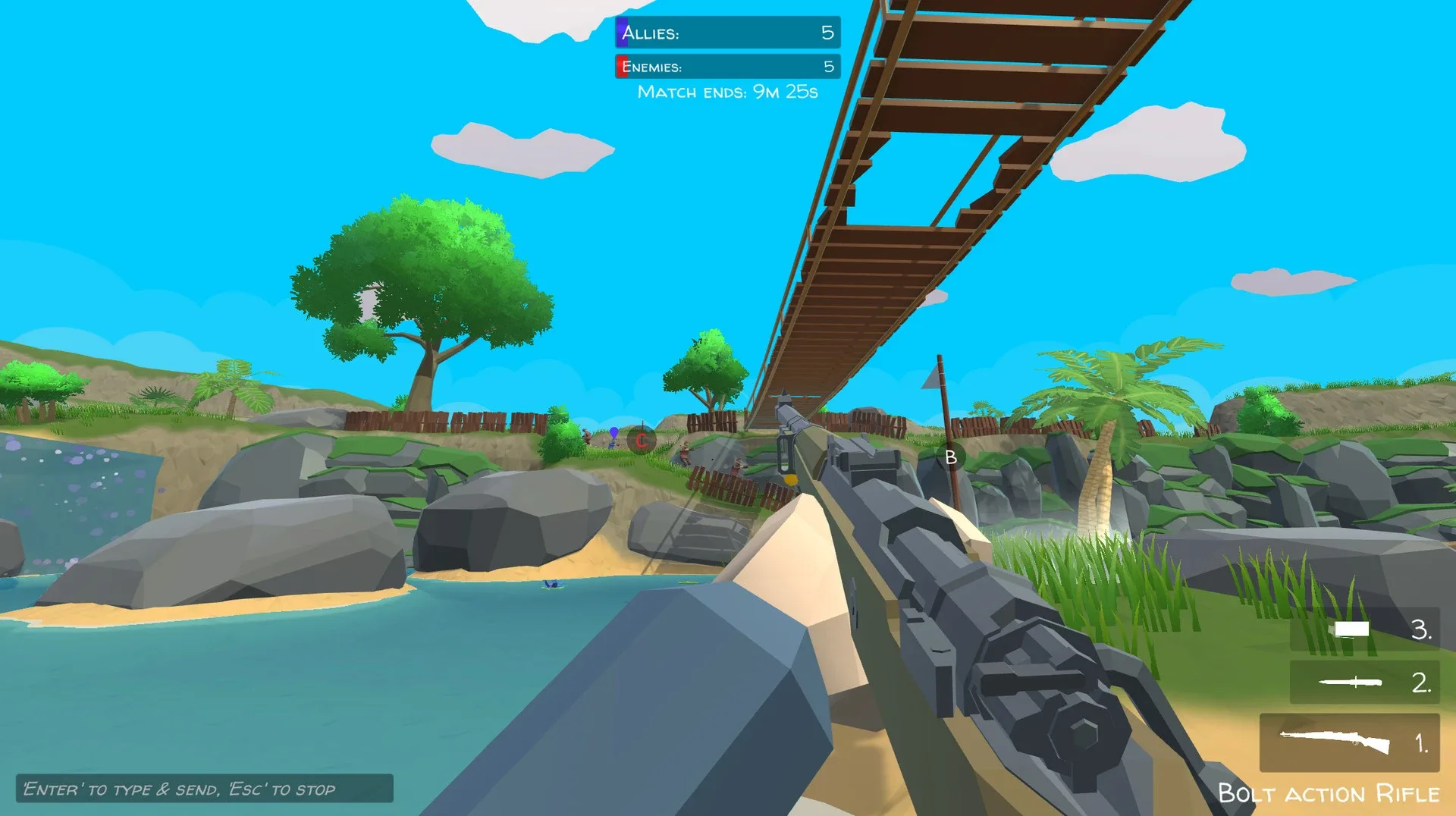Click the Allies count number 5
Screen dimensions: 1456x816
pos(830,33)
